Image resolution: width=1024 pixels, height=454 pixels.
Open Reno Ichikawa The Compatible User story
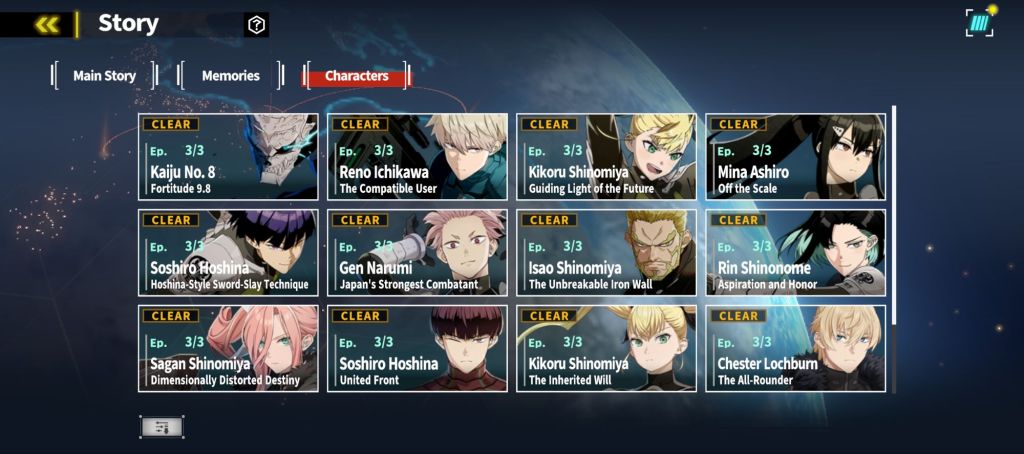[x=417, y=157]
